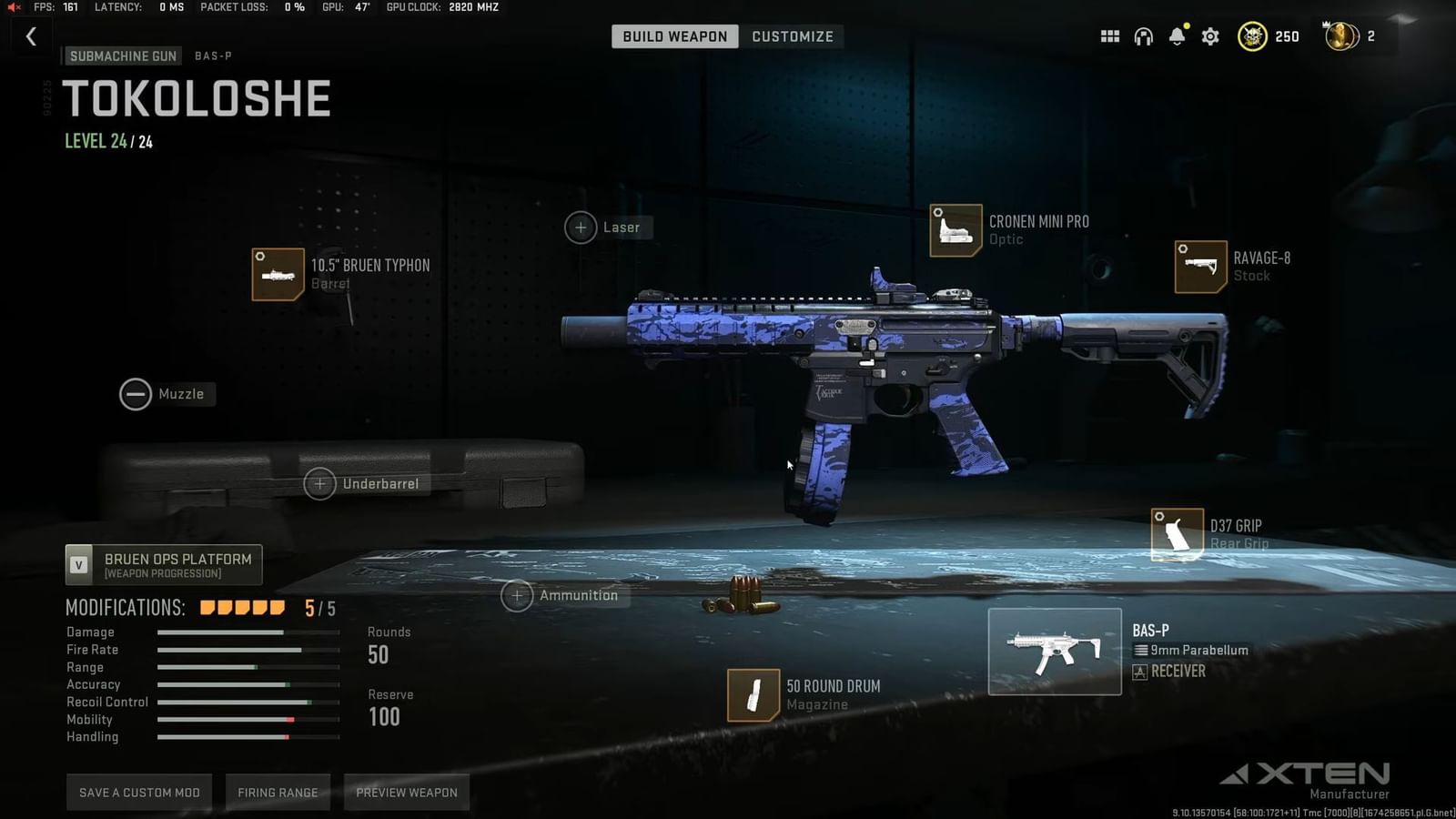The height and width of the screenshot is (819, 1456).
Task: Open the main menu grid panel
Action: (1109, 36)
